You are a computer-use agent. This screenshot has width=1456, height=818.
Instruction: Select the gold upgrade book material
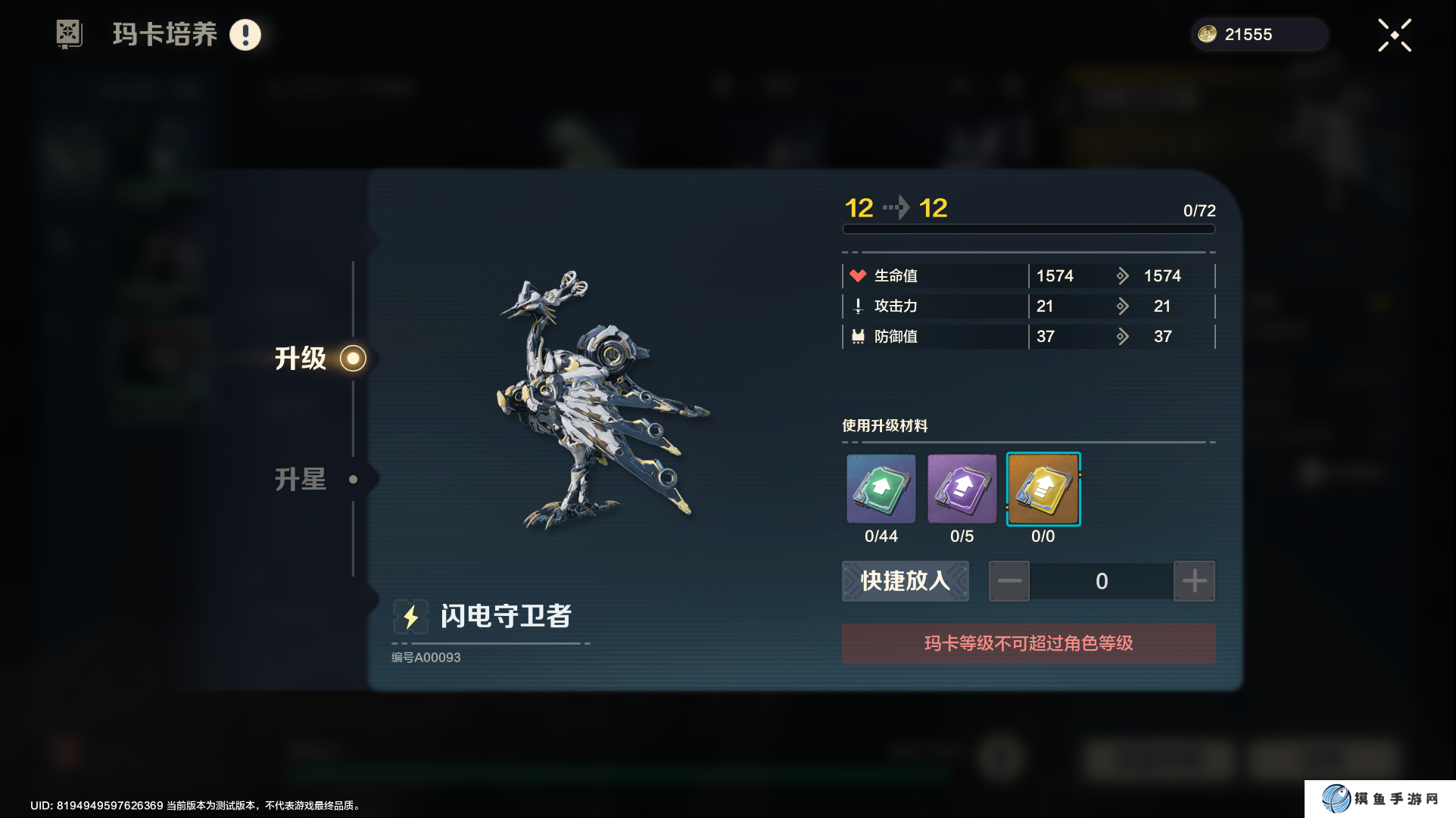point(1043,489)
